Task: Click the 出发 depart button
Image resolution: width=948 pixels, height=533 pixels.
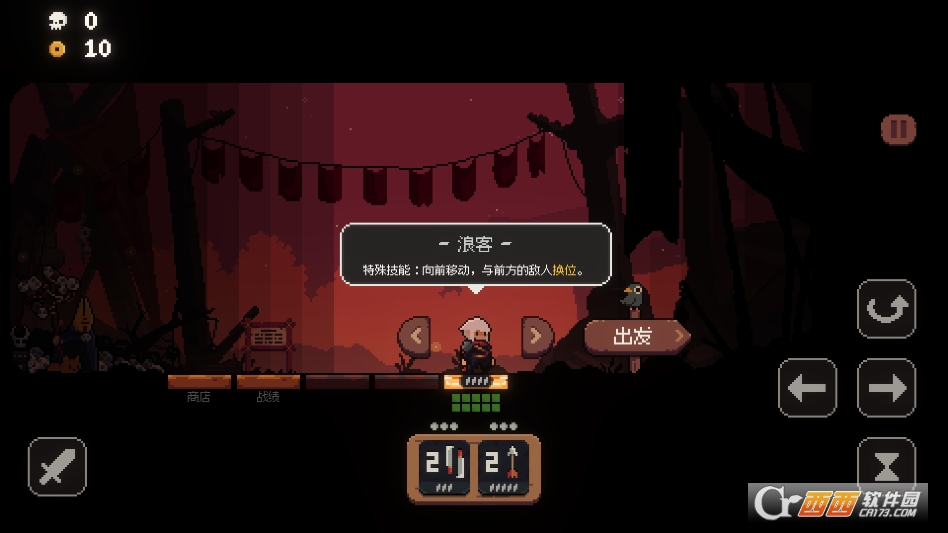Action: [636, 336]
